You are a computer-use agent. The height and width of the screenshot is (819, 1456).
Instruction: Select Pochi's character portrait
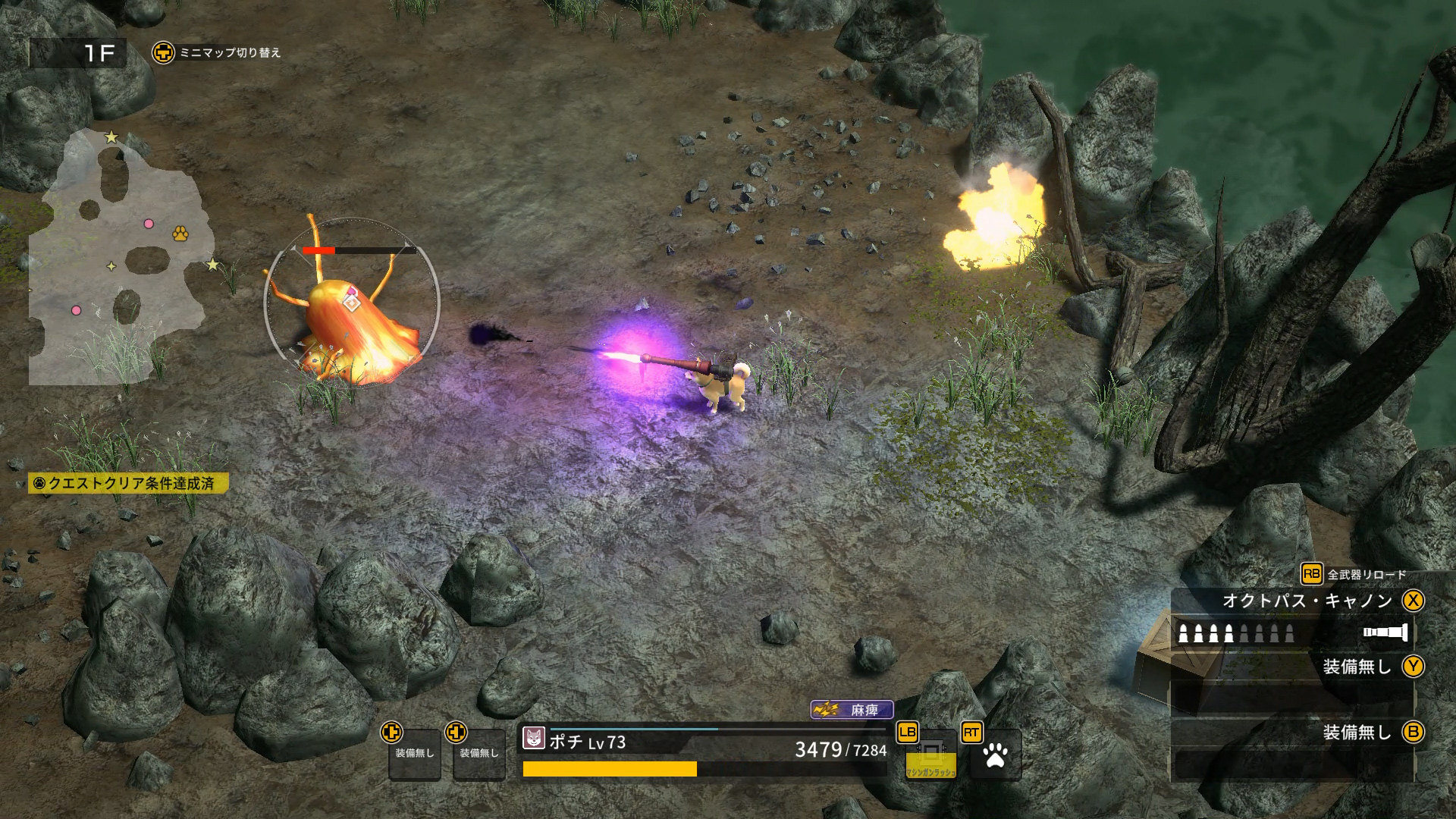click(x=534, y=738)
